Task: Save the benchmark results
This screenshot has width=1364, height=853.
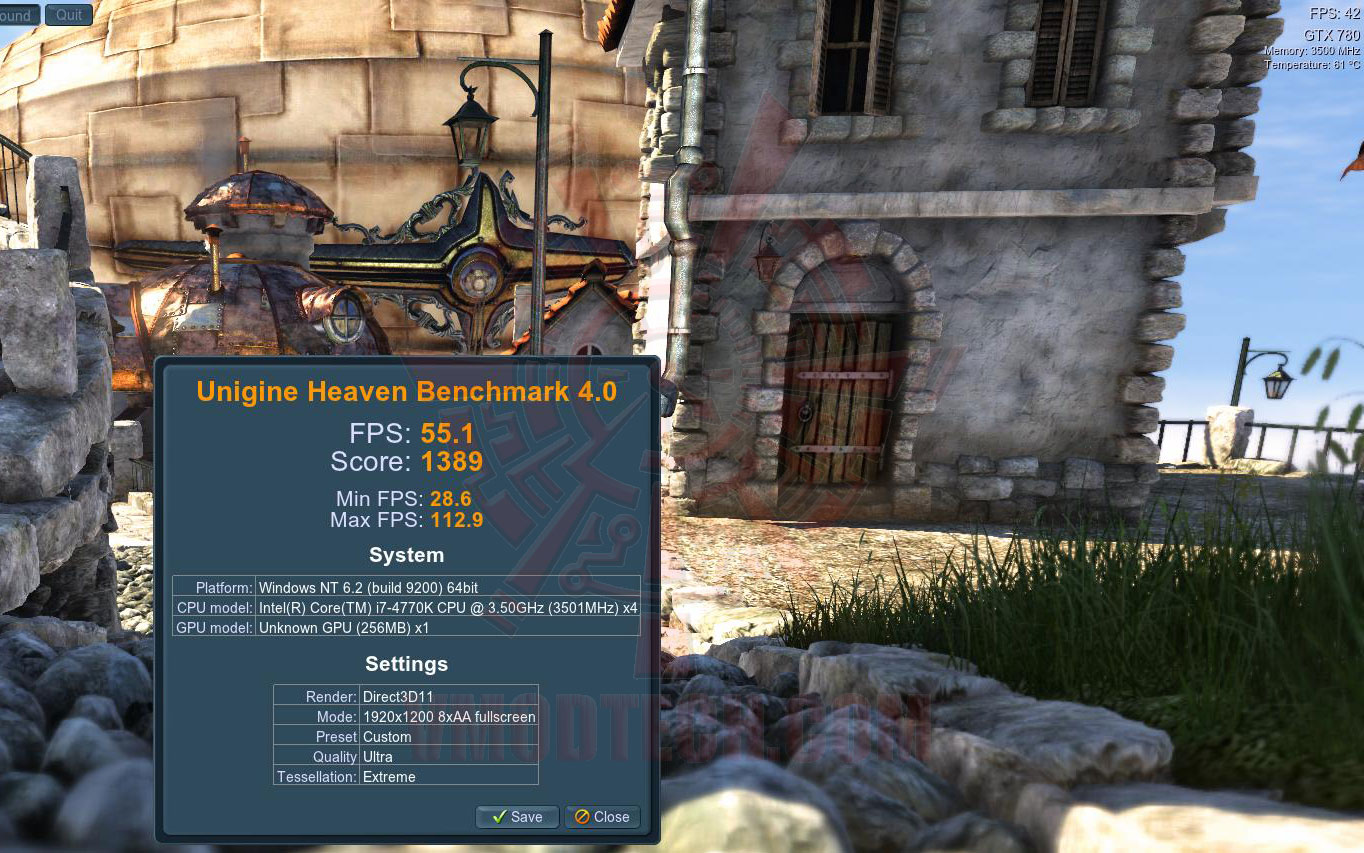Action: click(517, 817)
